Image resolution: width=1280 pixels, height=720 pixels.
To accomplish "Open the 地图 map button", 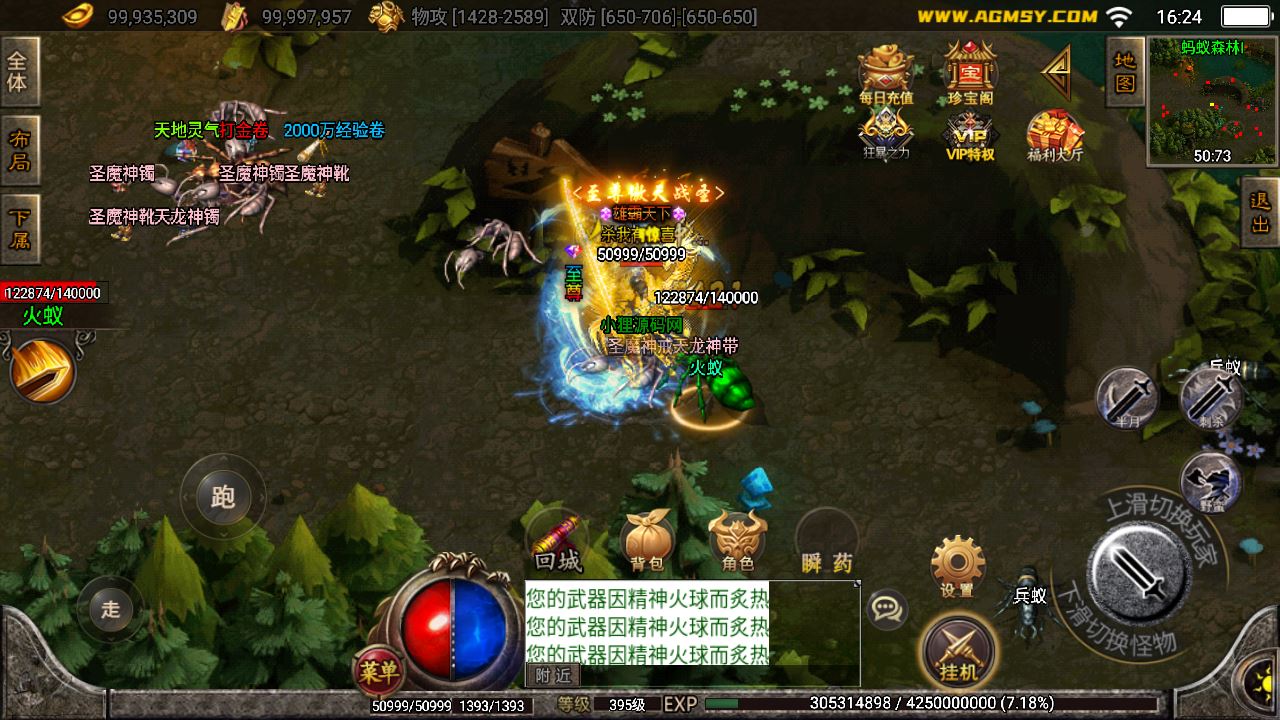I will coord(1125,72).
